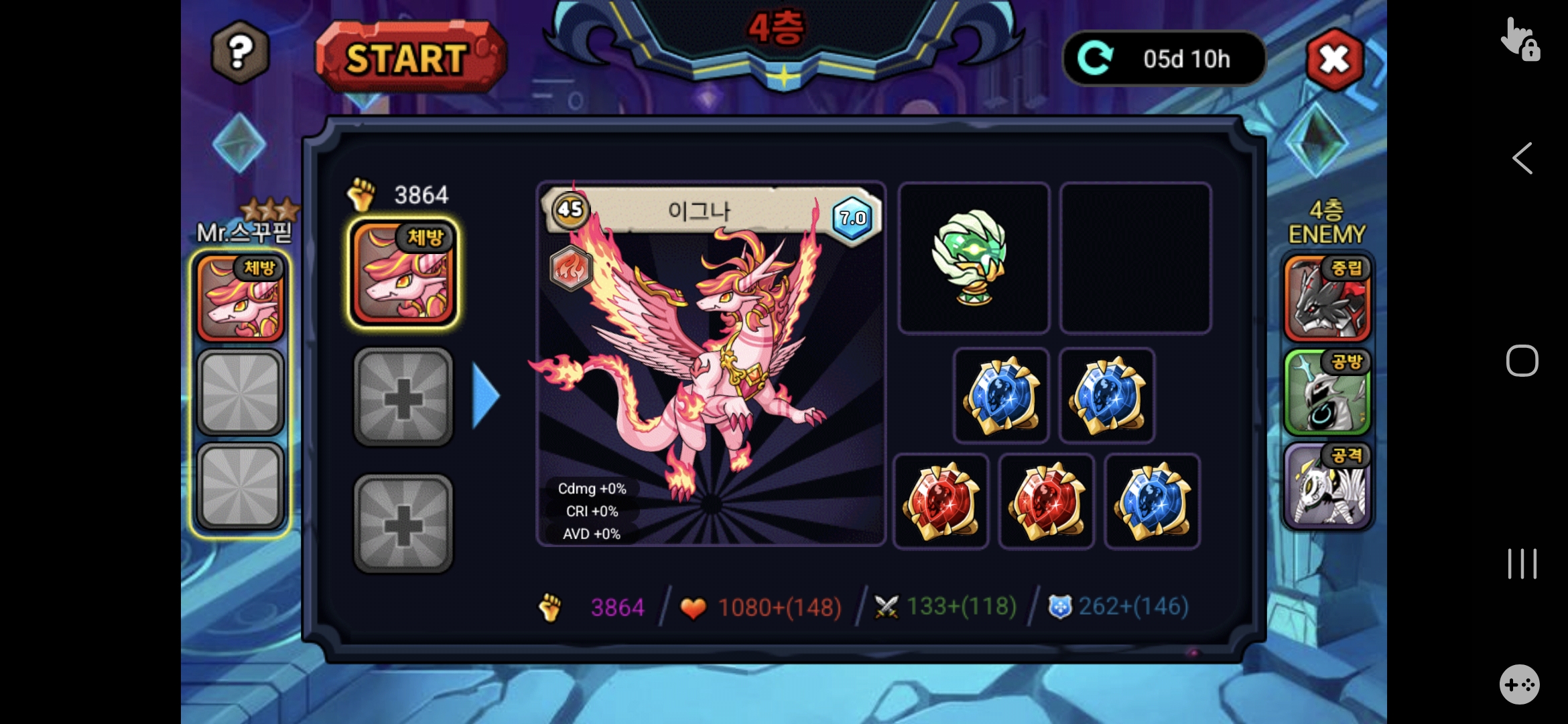Select the Igna dragon team slot

point(403,274)
